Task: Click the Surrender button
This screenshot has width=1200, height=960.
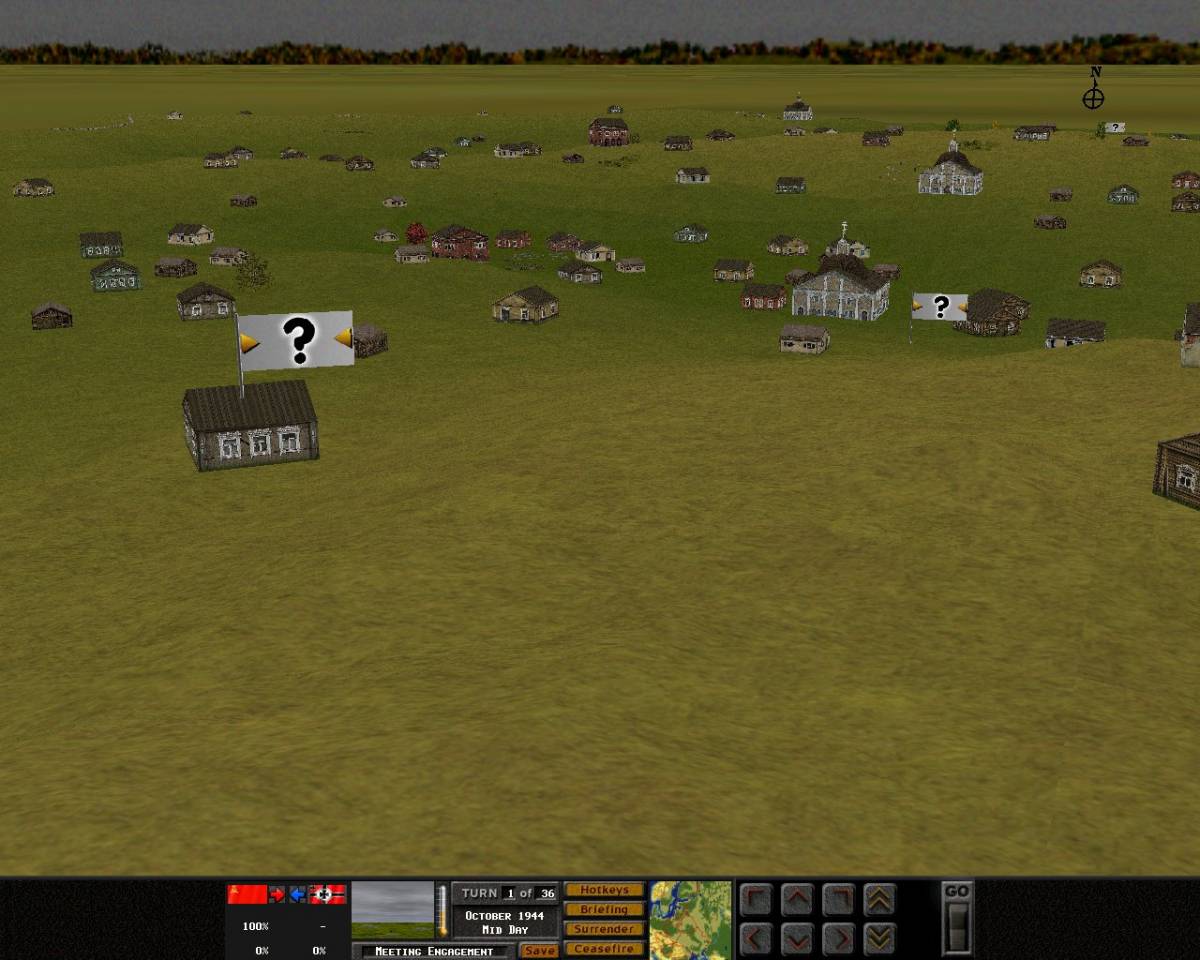Action: click(x=604, y=929)
